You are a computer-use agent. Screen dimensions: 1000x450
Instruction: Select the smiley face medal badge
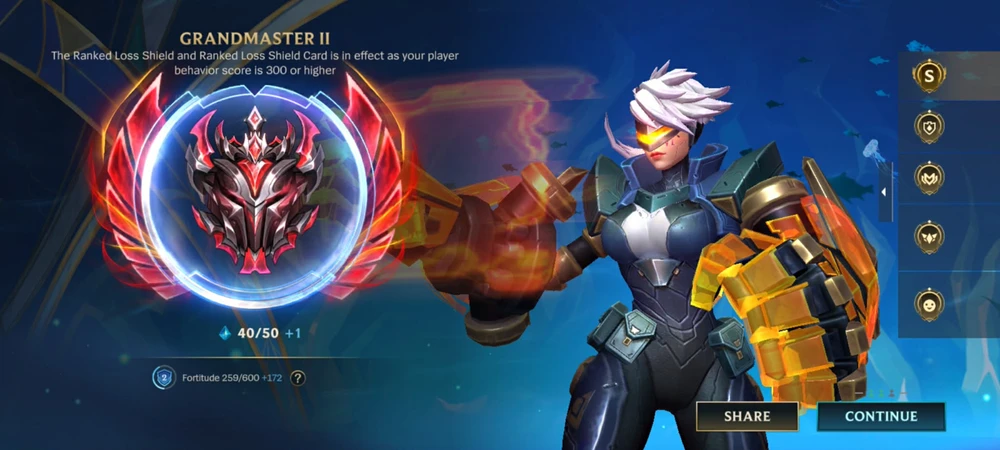point(930,304)
